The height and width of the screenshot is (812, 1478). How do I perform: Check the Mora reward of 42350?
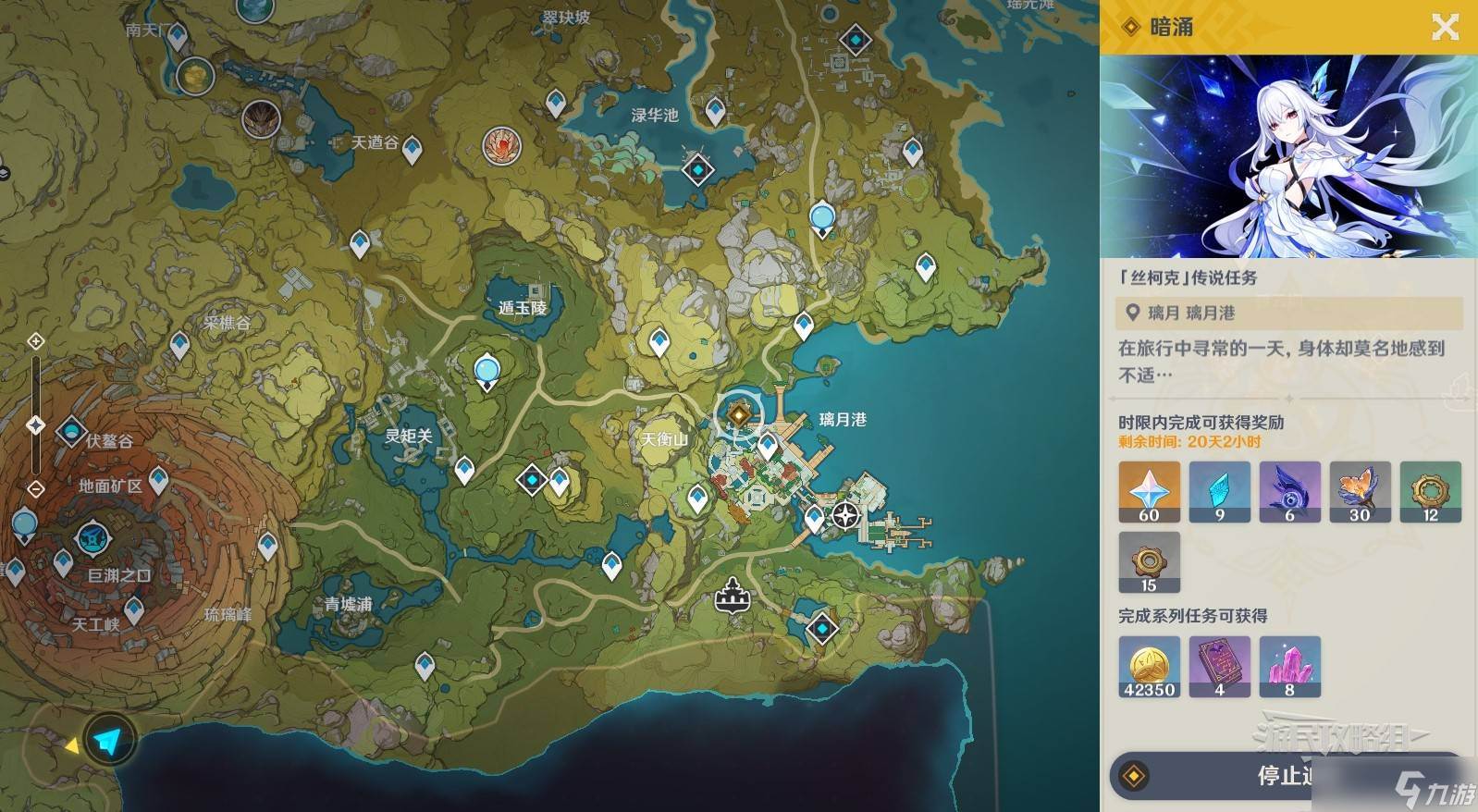(1149, 666)
